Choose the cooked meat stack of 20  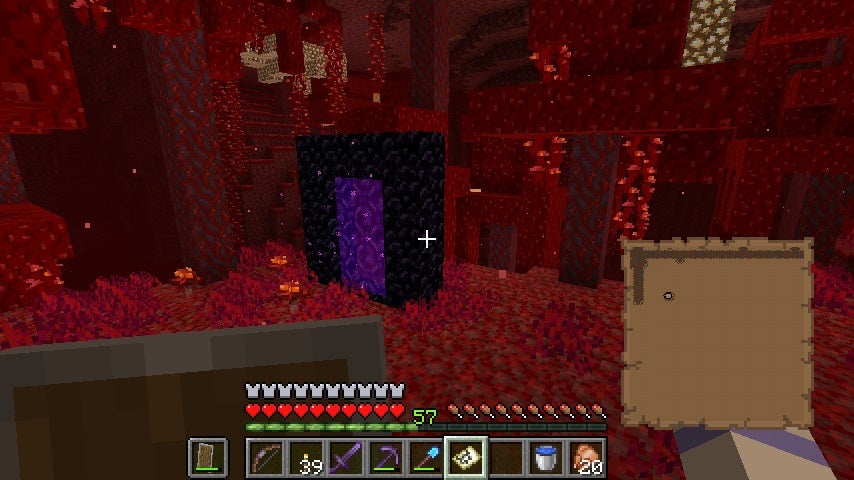585,458
